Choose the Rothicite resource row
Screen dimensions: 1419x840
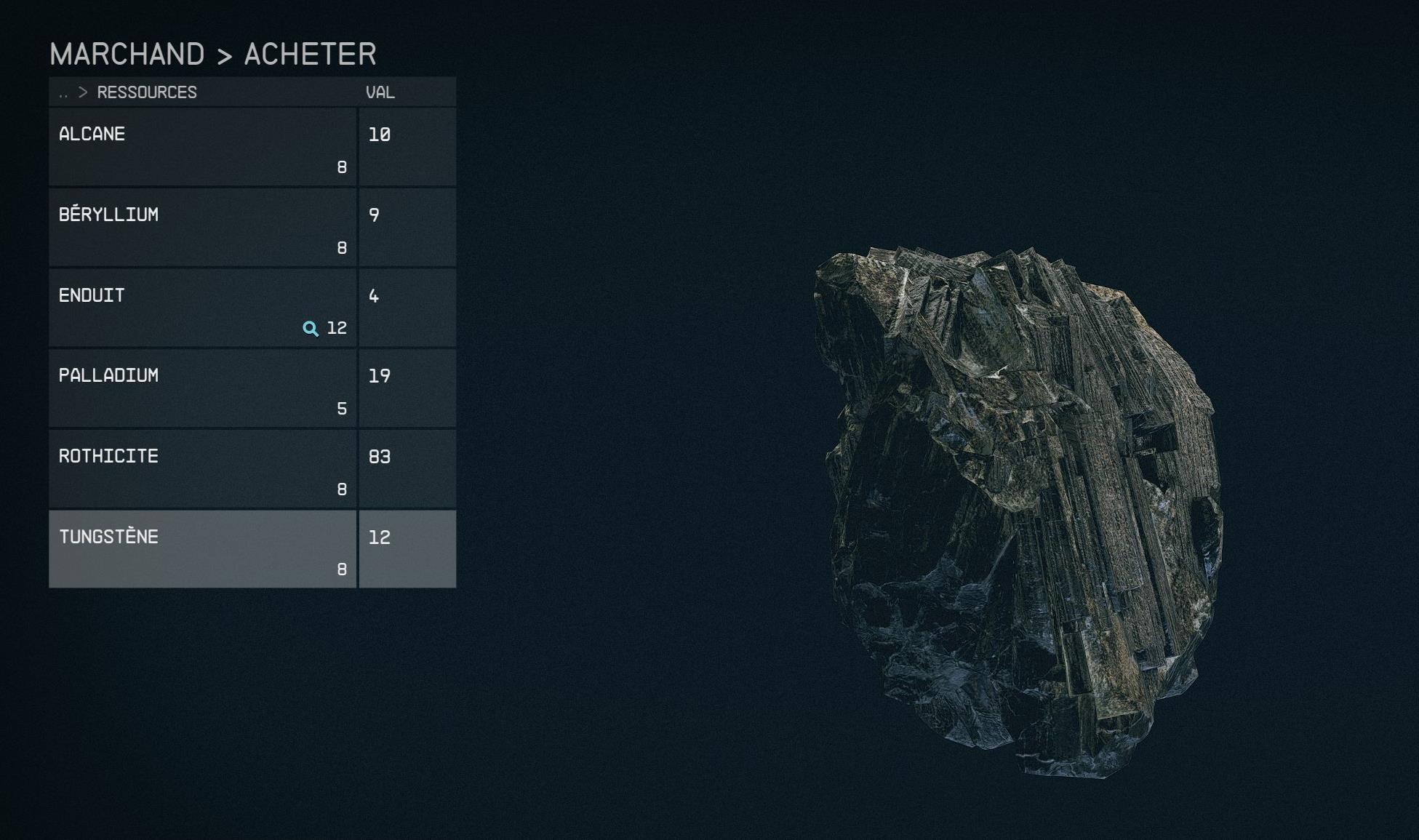click(x=202, y=469)
